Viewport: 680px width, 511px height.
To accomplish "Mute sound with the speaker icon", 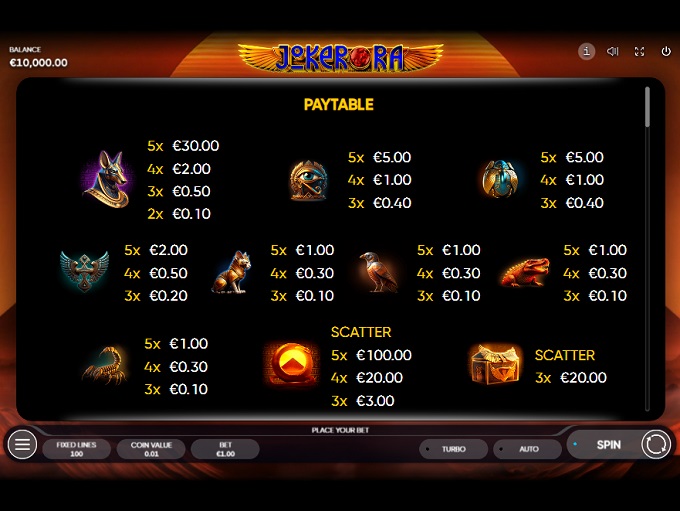I will [x=613, y=51].
